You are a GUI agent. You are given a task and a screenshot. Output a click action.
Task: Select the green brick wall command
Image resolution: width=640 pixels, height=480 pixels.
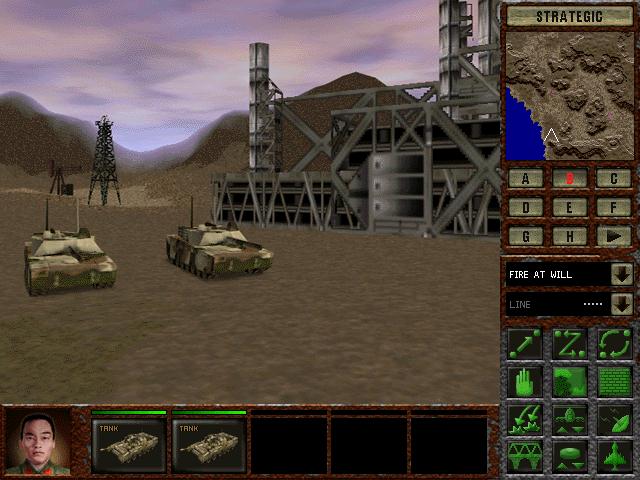[x=614, y=381]
